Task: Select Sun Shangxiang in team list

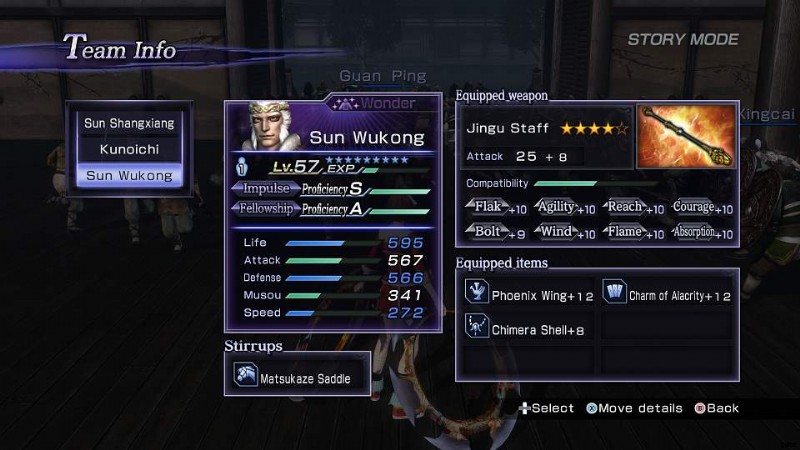Action: click(x=128, y=123)
